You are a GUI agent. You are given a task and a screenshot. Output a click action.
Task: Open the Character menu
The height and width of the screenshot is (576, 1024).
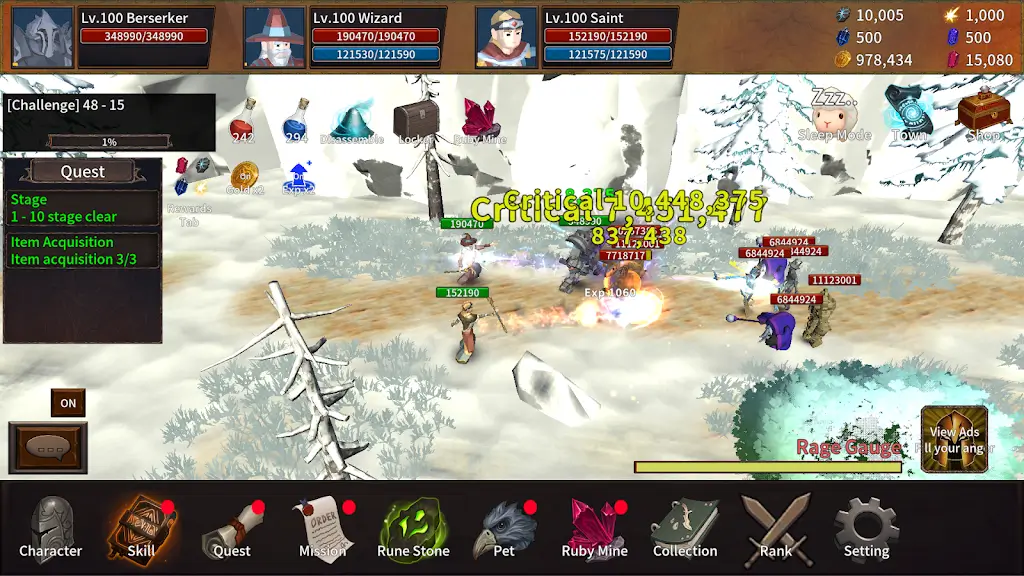pyautogui.click(x=51, y=527)
